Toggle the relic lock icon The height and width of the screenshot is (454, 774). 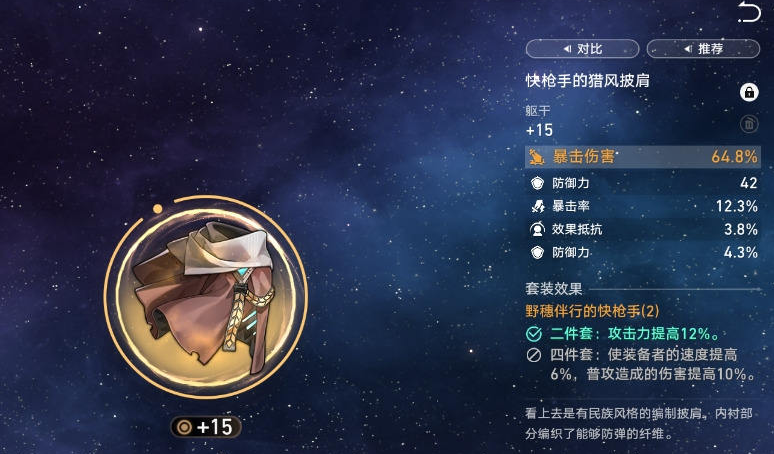tap(748, 92)
